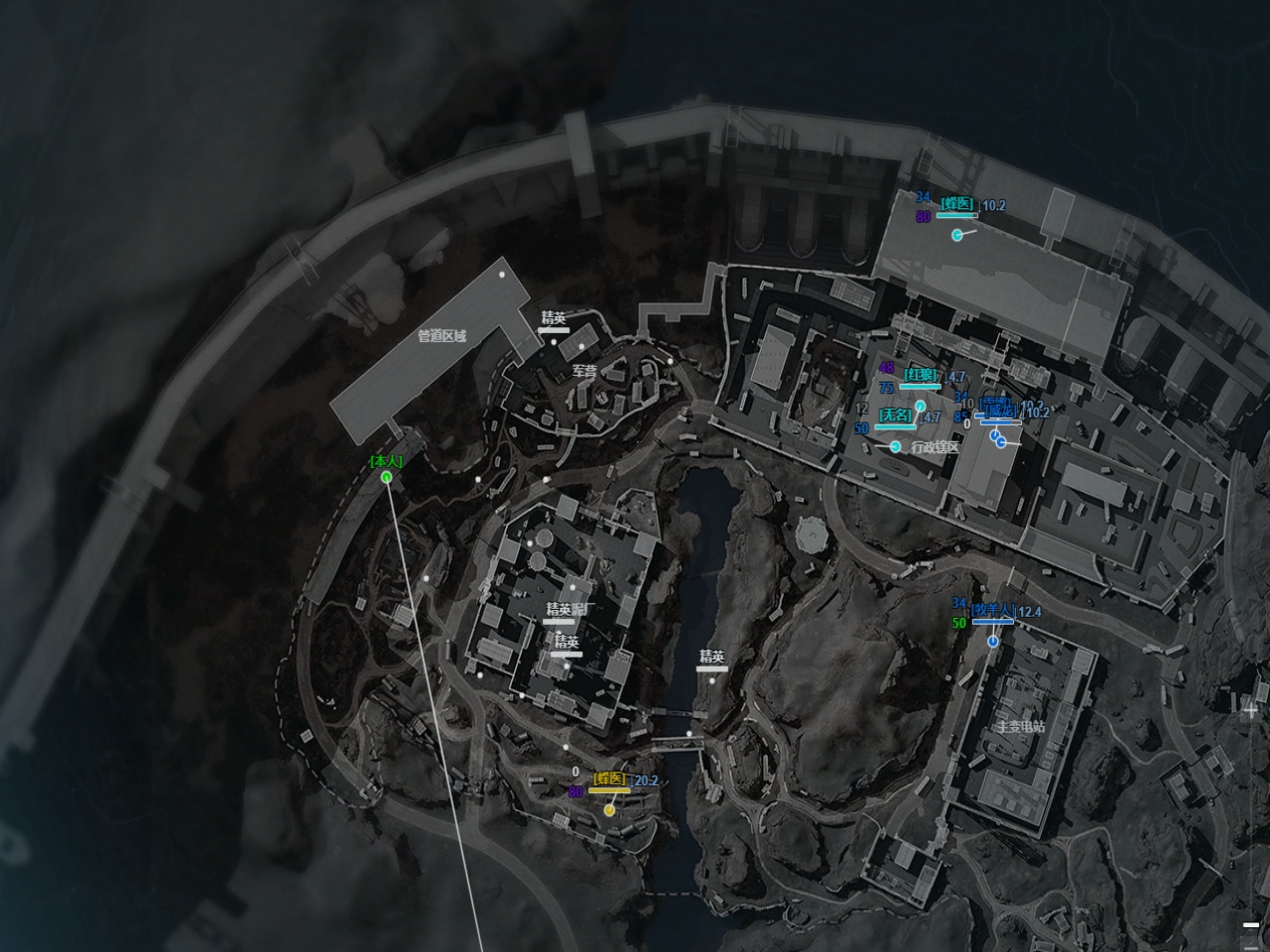Click the 红狼 player marker
1270x952 pixels.
coord(920,406)
